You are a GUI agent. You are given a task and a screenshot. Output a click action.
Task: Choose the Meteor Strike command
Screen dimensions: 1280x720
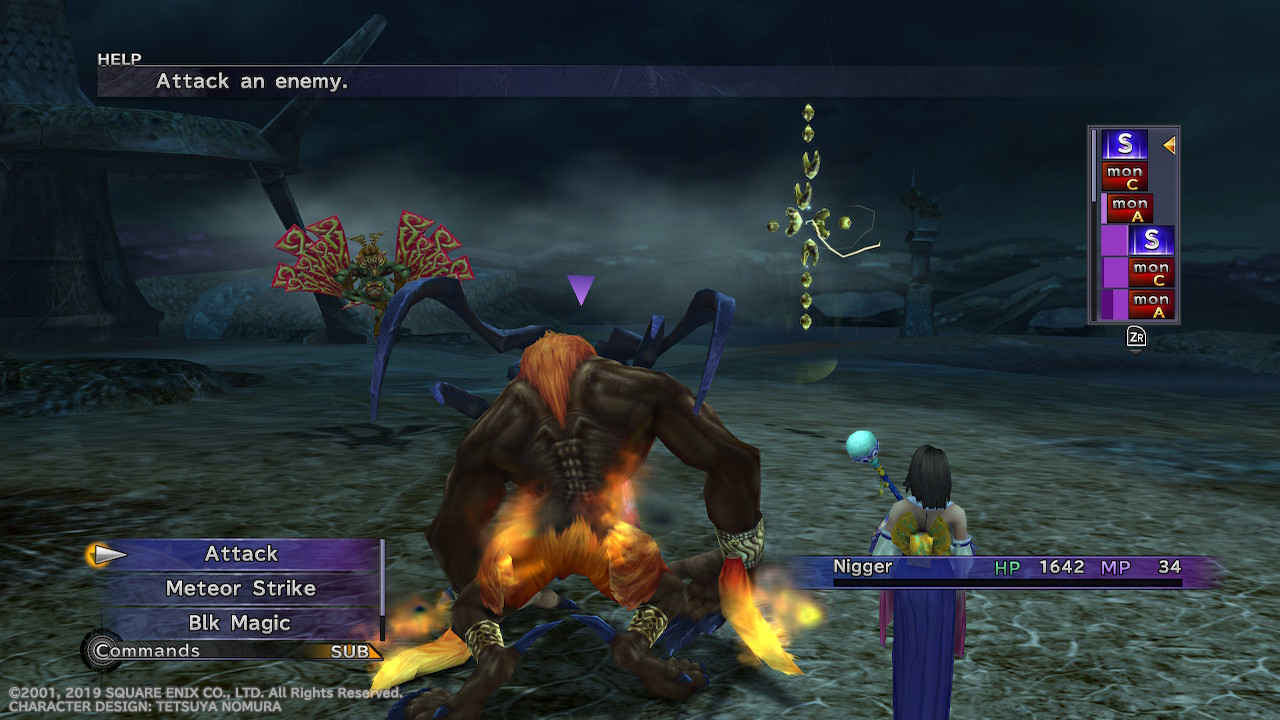click(241, 589)
